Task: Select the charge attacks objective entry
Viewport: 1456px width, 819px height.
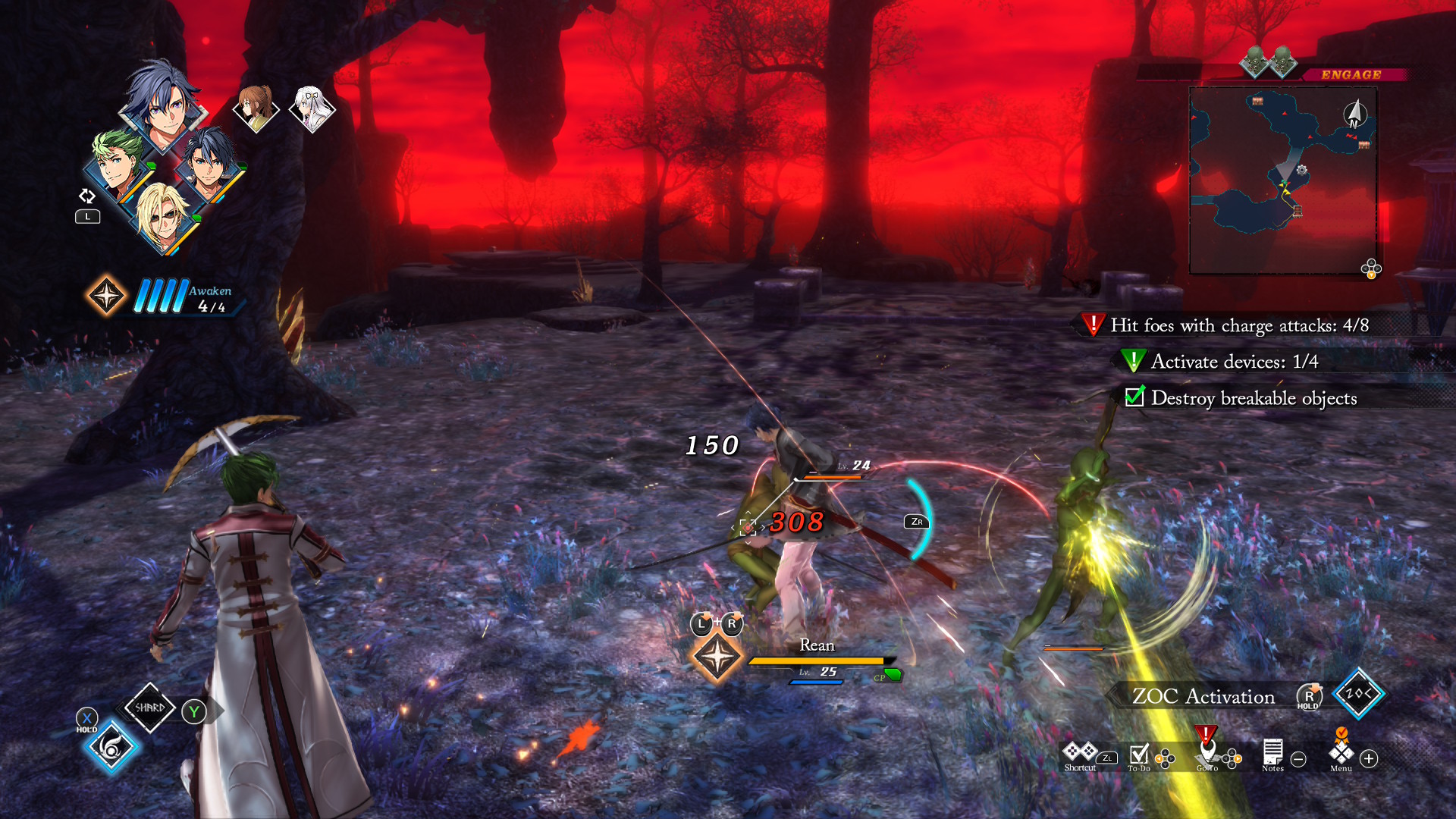Action: tap(1239, 325)
